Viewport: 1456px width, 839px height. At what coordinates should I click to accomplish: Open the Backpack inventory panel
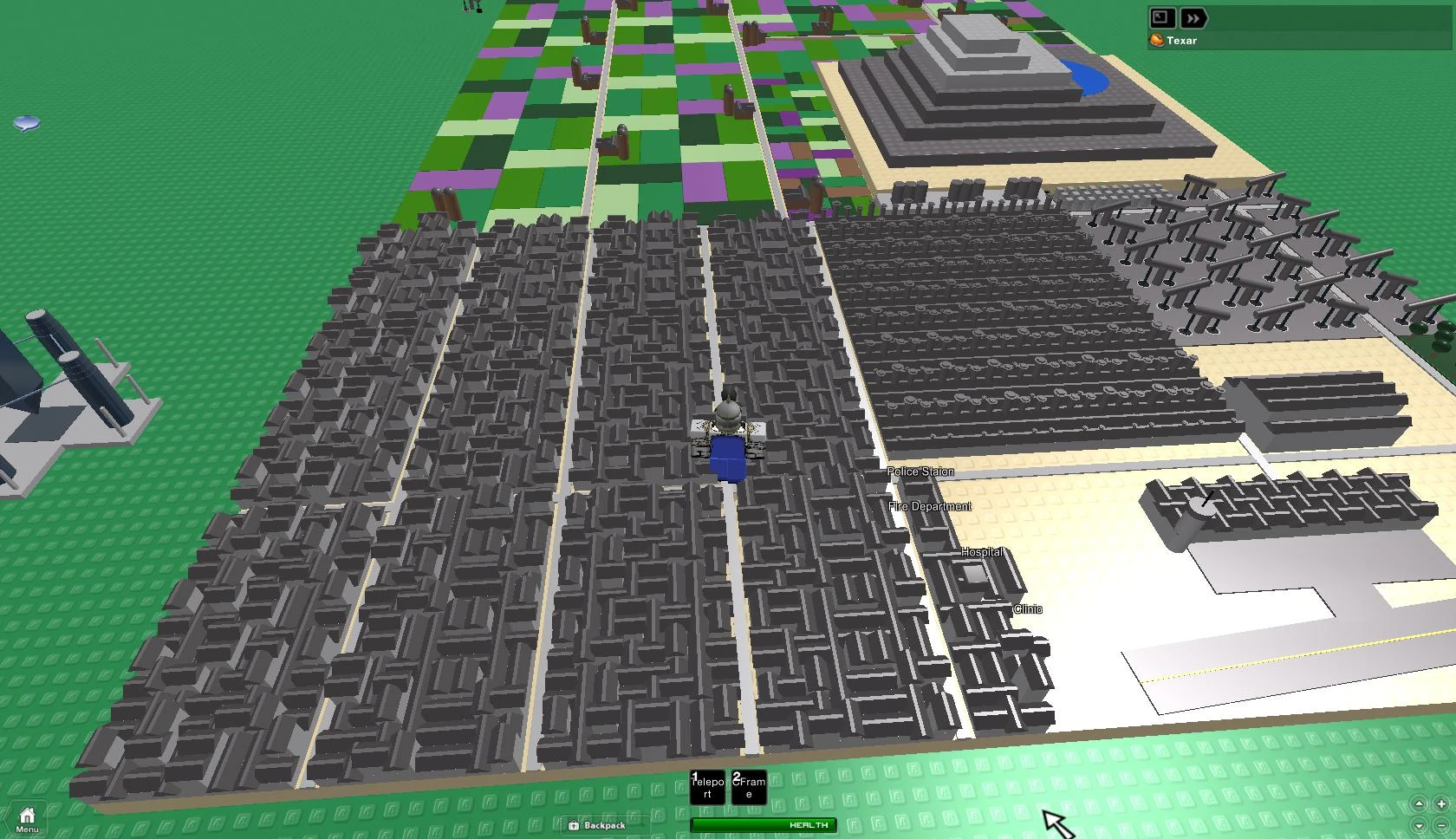[x=601, y=825]
